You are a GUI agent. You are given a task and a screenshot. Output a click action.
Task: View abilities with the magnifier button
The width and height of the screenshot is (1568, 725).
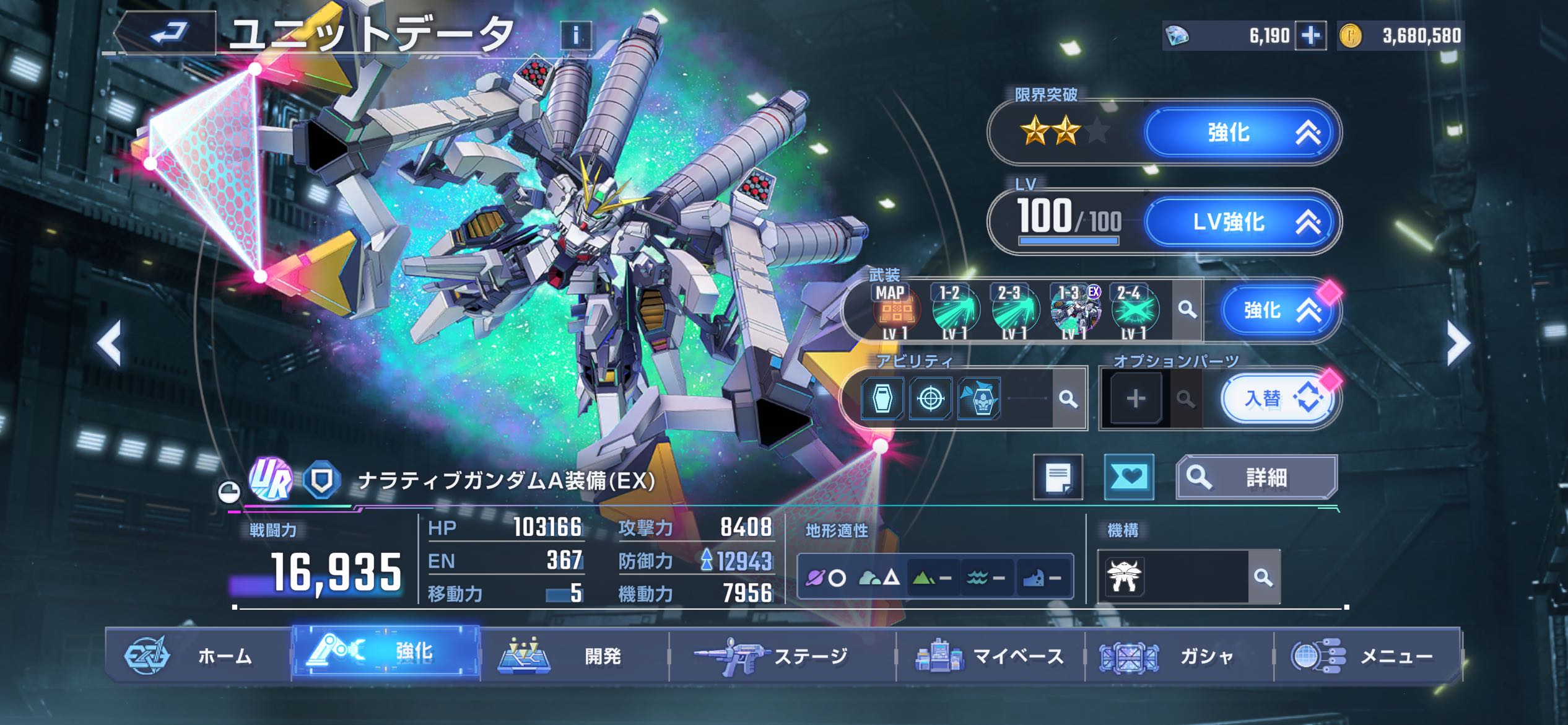pyautogui.click(x=1068, y=399)
